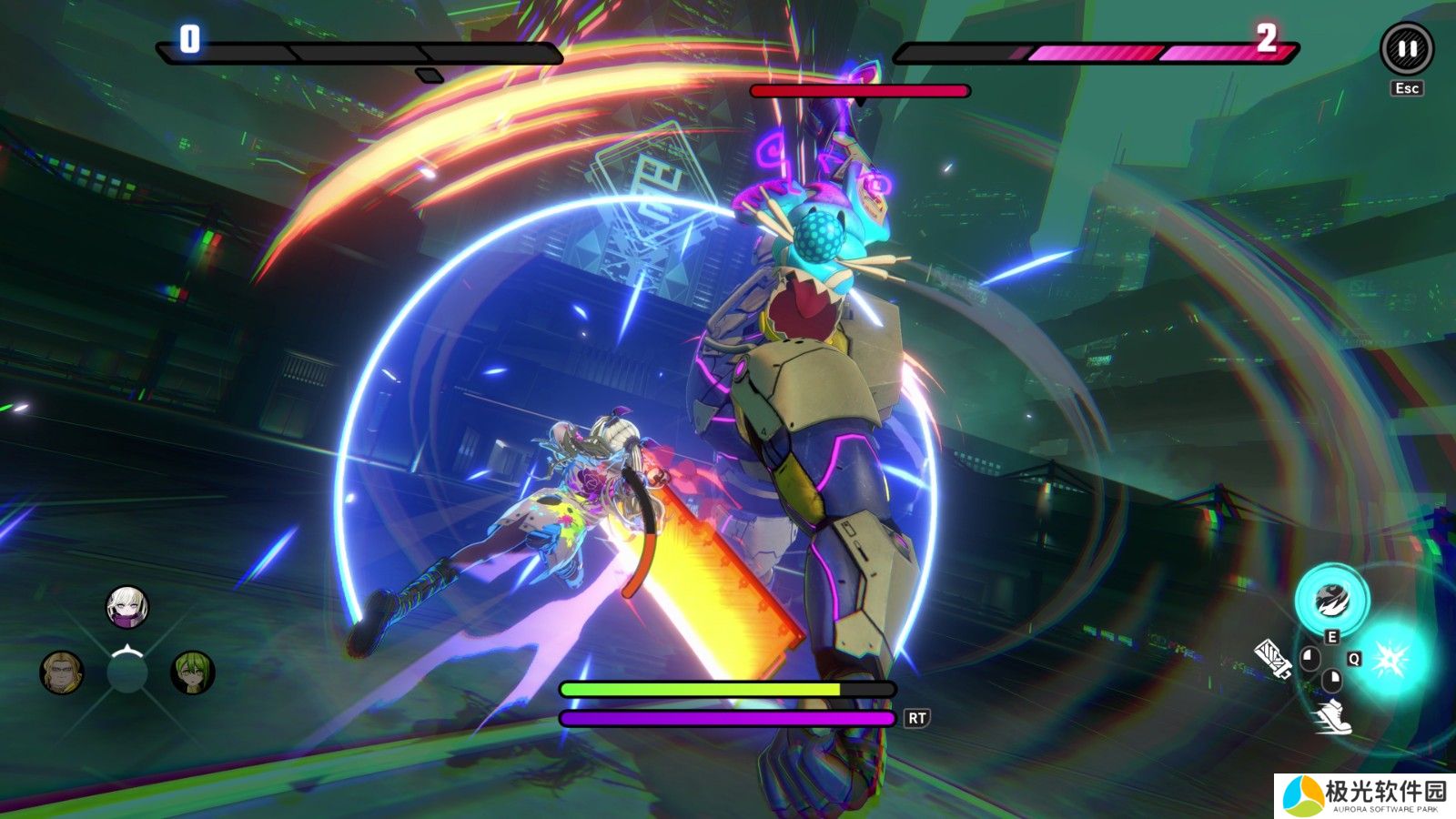Switch to the blond man with glasses portrait

(62, 672)
